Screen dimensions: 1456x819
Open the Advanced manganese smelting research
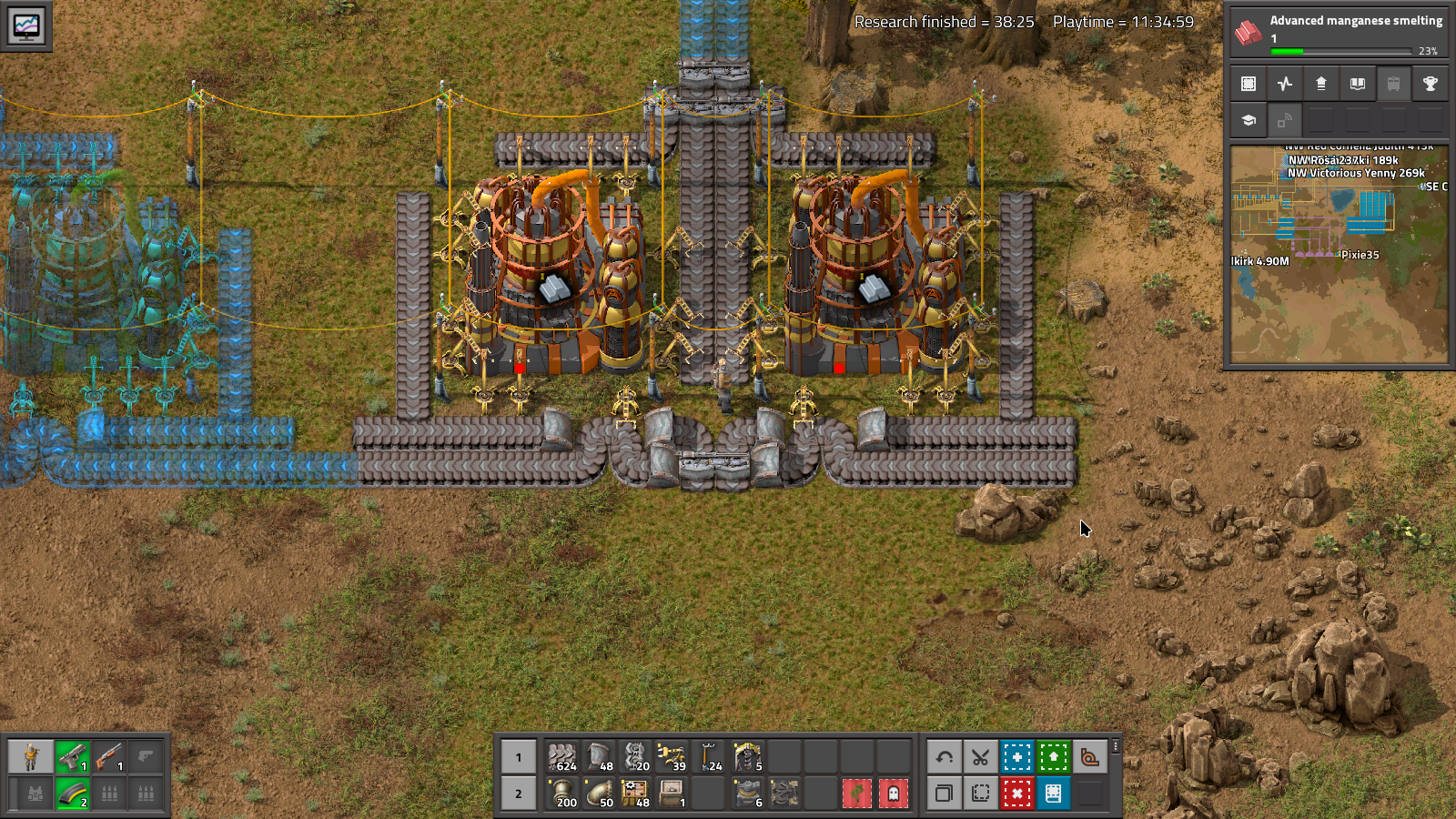[1338, 34]
